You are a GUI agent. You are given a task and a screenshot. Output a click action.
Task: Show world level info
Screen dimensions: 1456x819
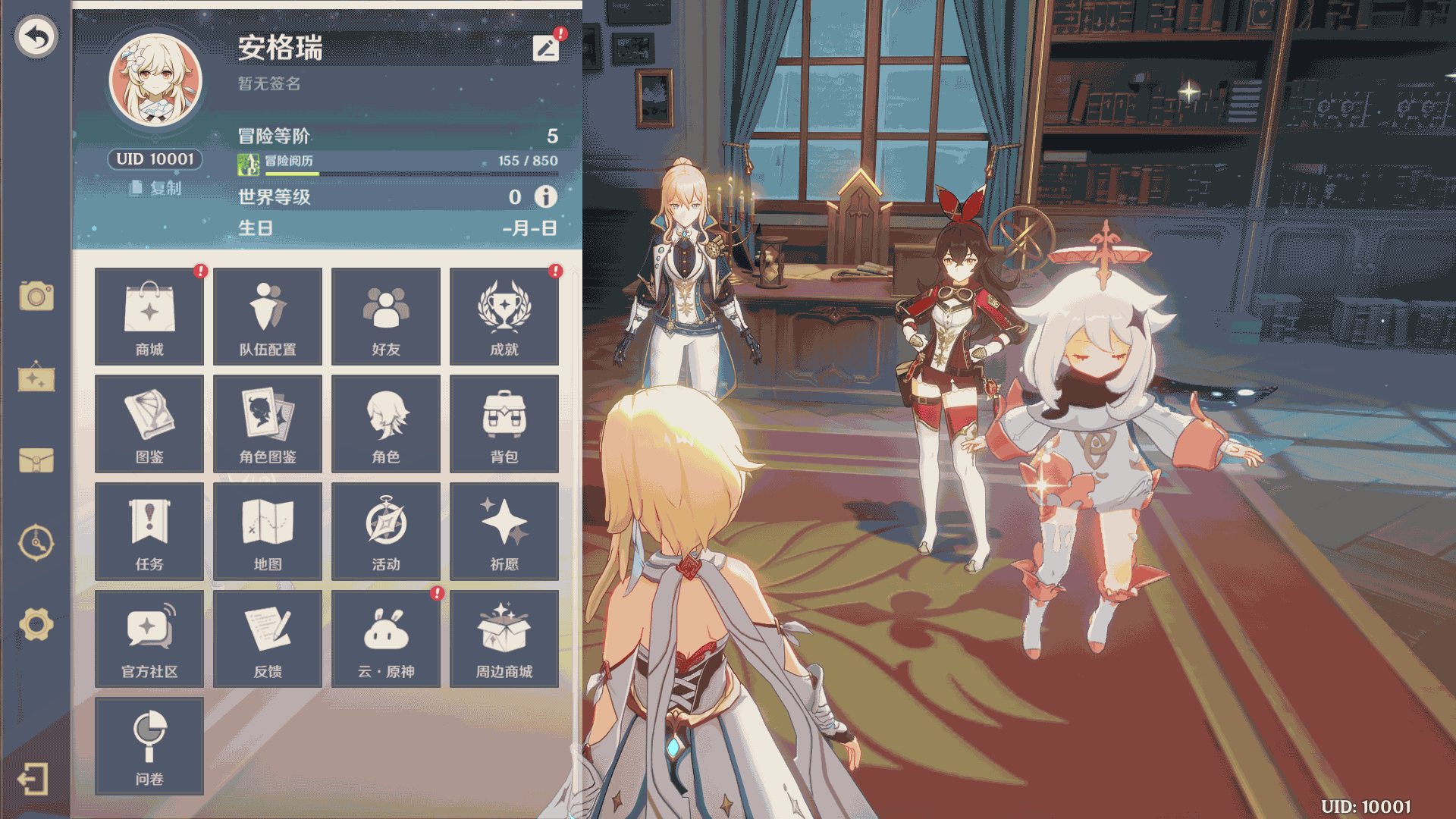tap(546, 197)
